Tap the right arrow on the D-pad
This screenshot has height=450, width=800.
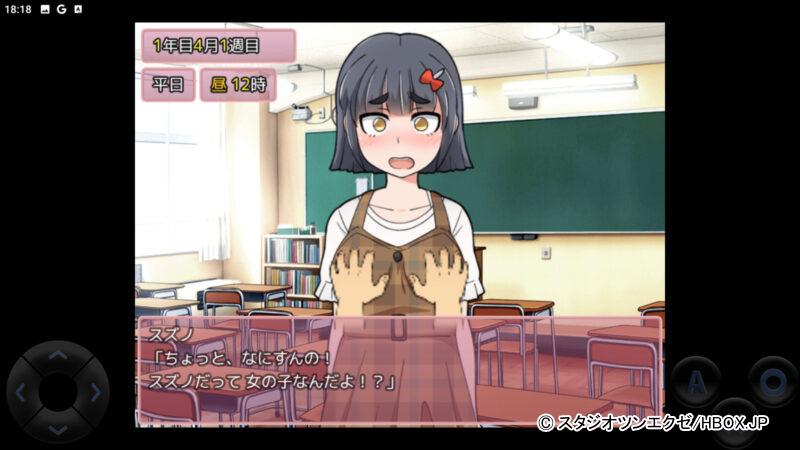[x=95, y=392]
